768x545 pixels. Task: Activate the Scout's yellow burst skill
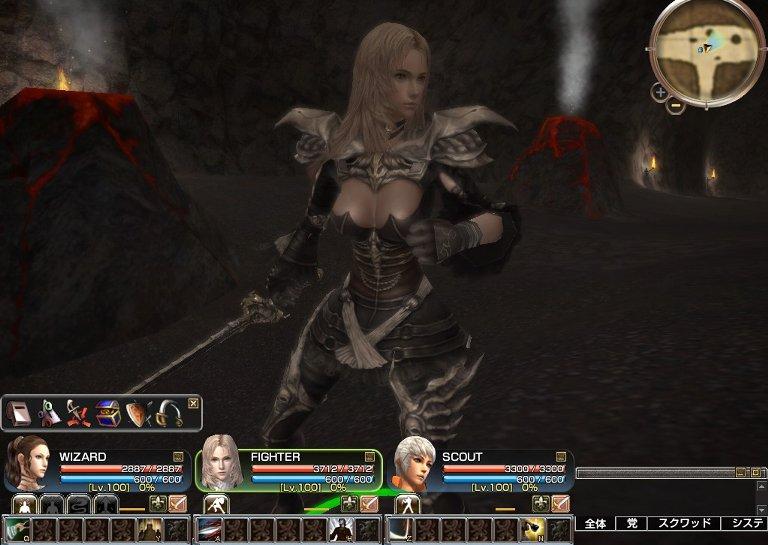click(x=533, y=529)
